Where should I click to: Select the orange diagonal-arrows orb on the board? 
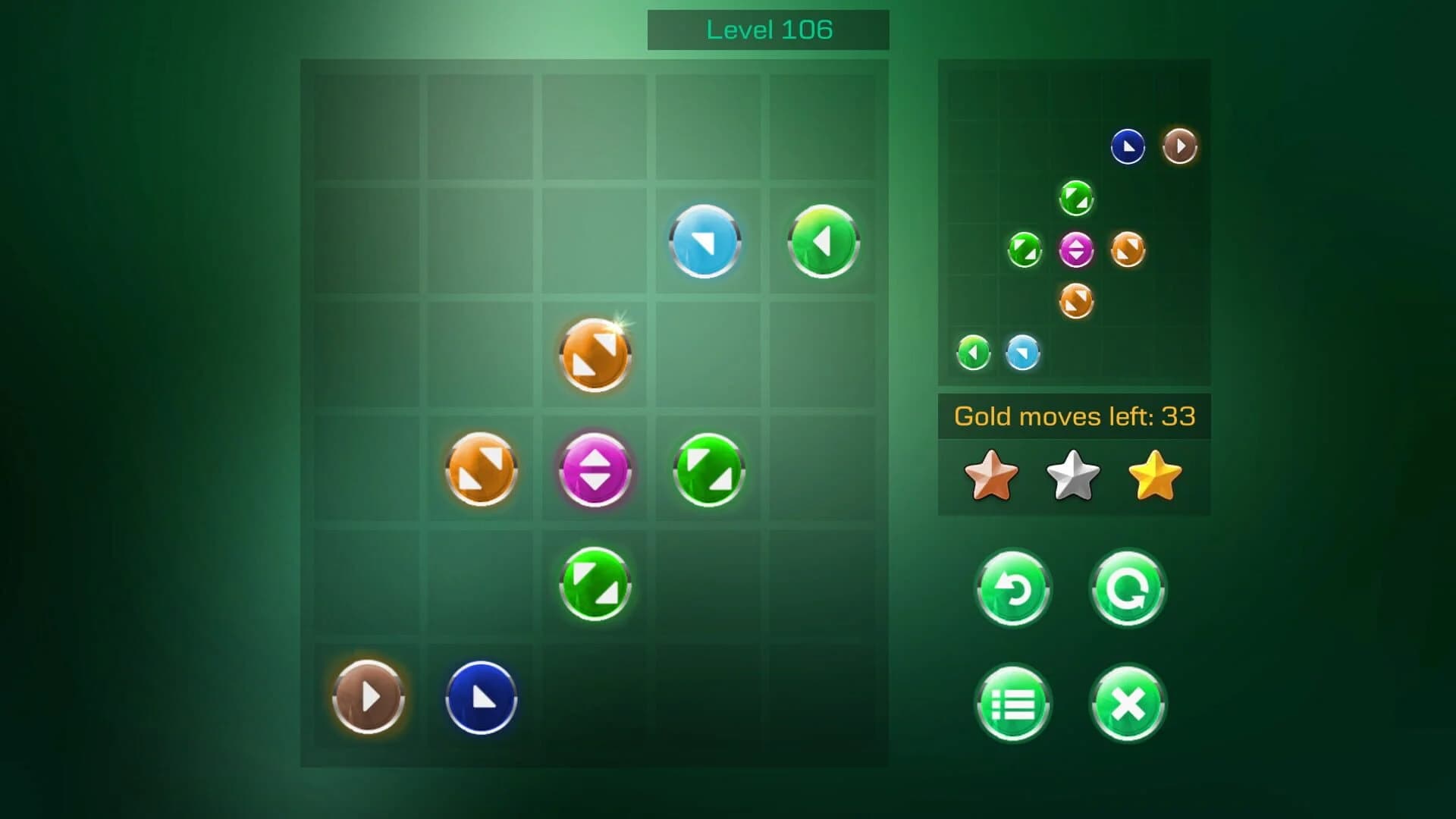[595, 355]
